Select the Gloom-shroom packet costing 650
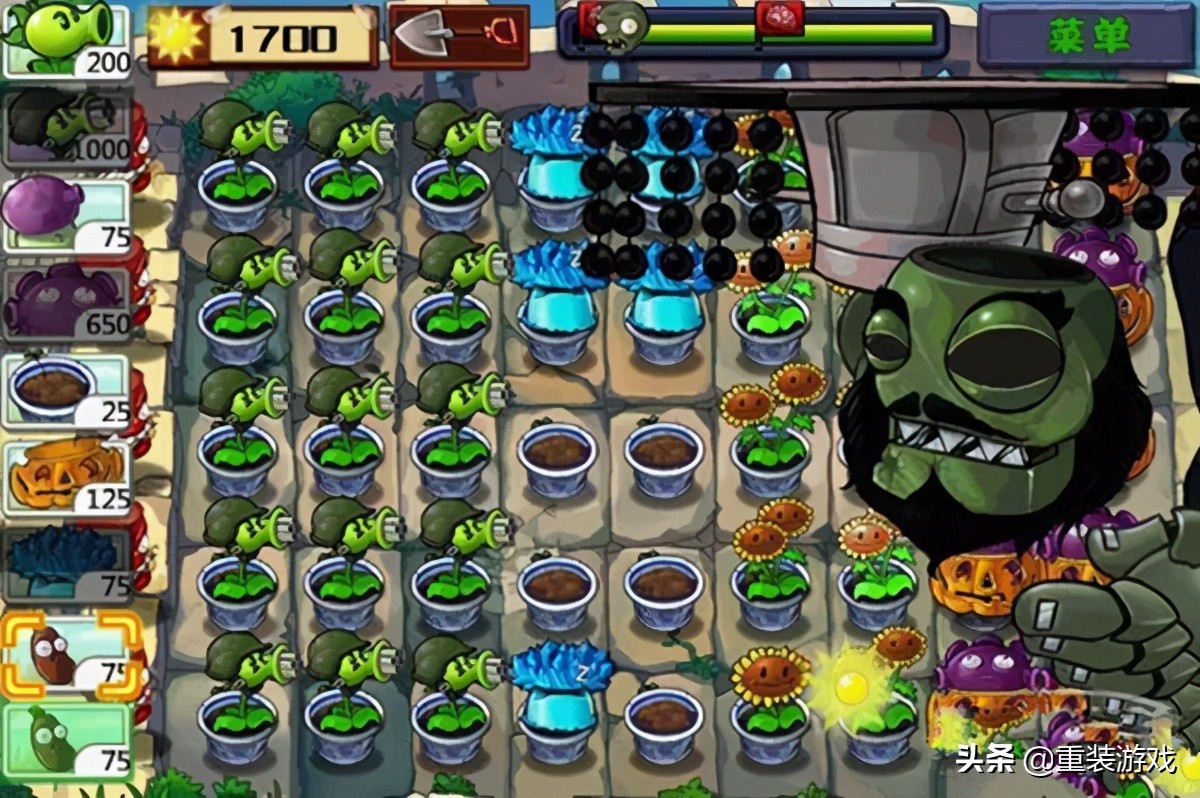This screenshot has width=1200, height=798. click(x=67, y=302)
